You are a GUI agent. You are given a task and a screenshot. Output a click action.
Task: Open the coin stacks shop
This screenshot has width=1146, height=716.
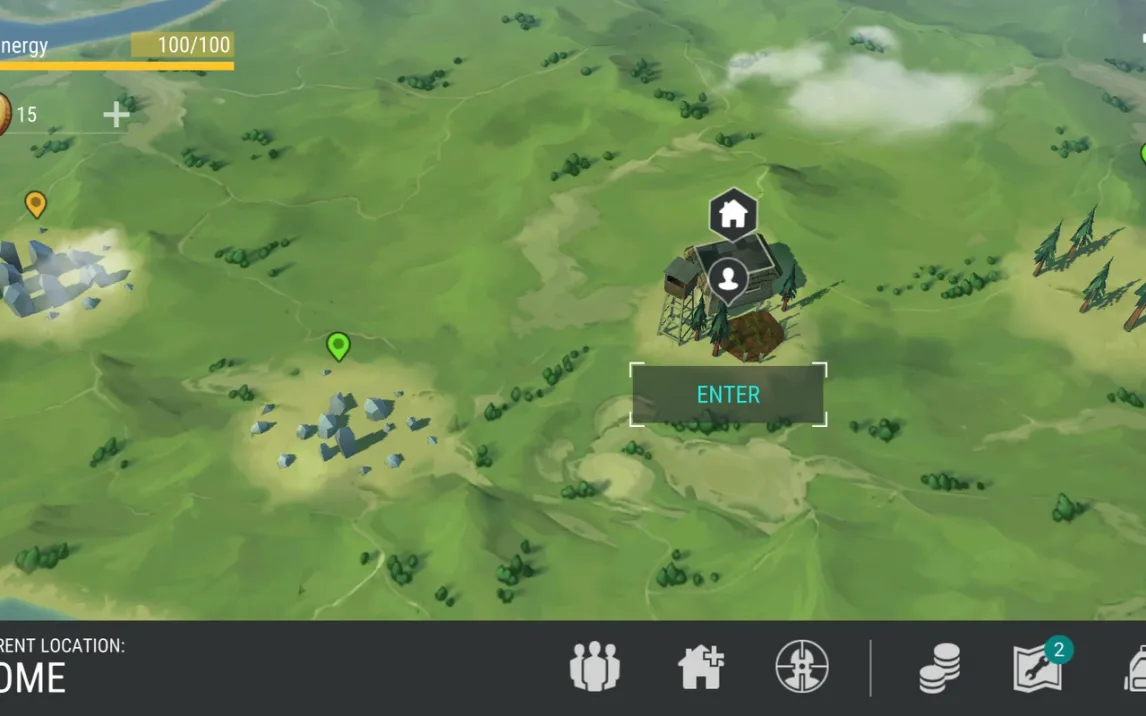click(940, 667)
